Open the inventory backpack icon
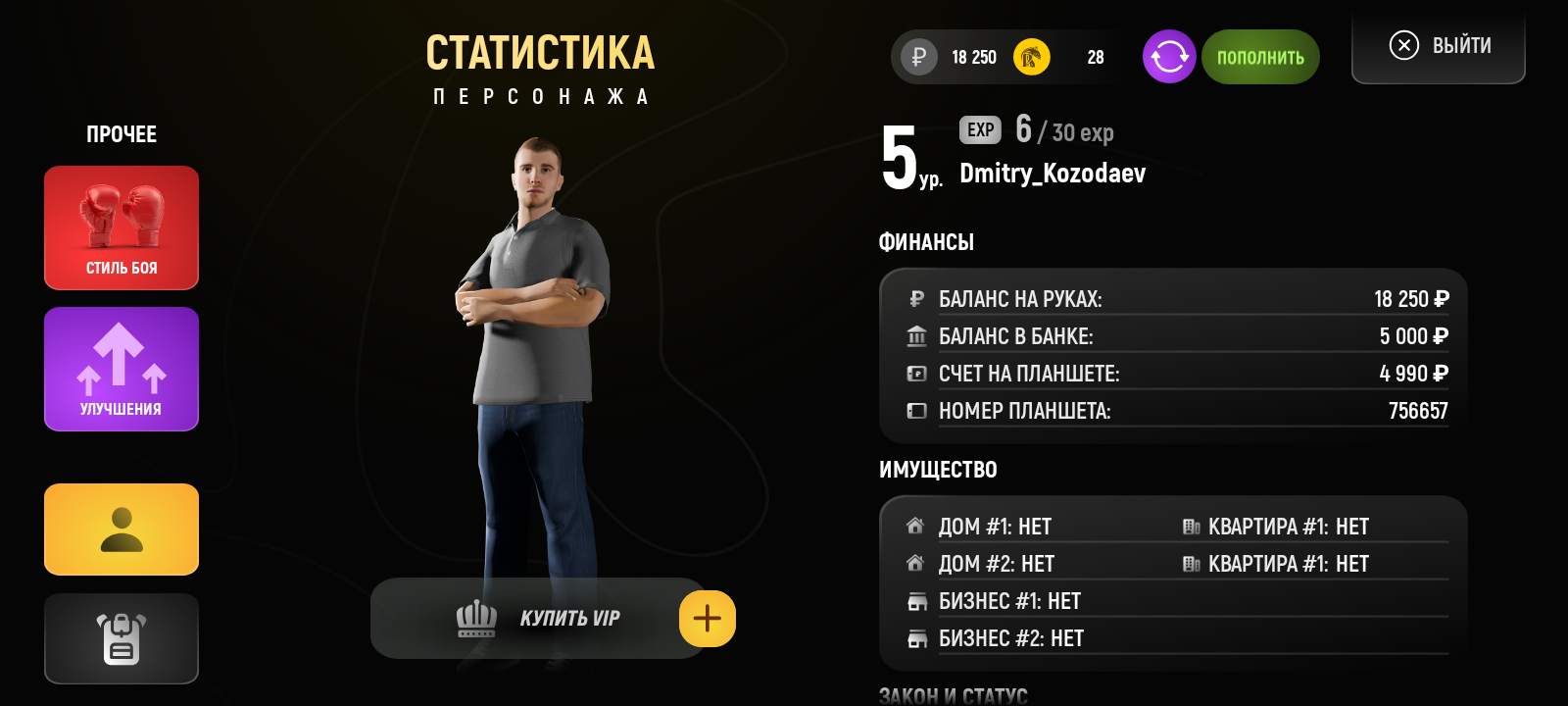 [x=121, y=638]
